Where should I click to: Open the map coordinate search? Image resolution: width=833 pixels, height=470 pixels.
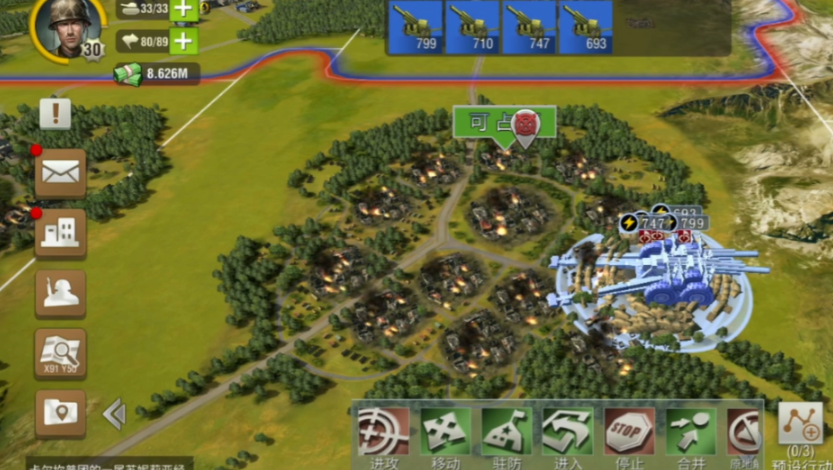[x=60, y=353]
